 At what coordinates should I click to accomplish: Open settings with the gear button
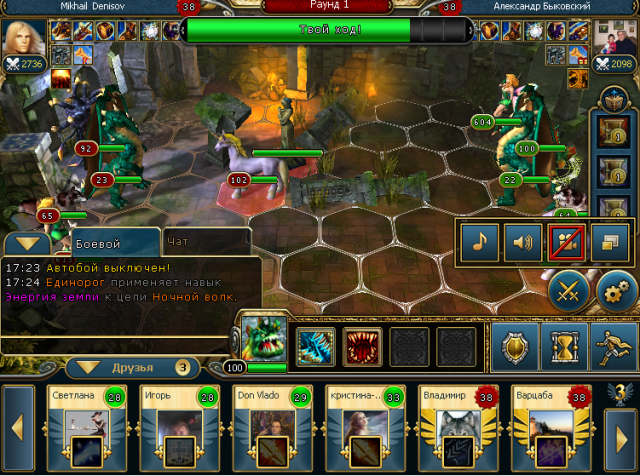(x=616, y=291)
